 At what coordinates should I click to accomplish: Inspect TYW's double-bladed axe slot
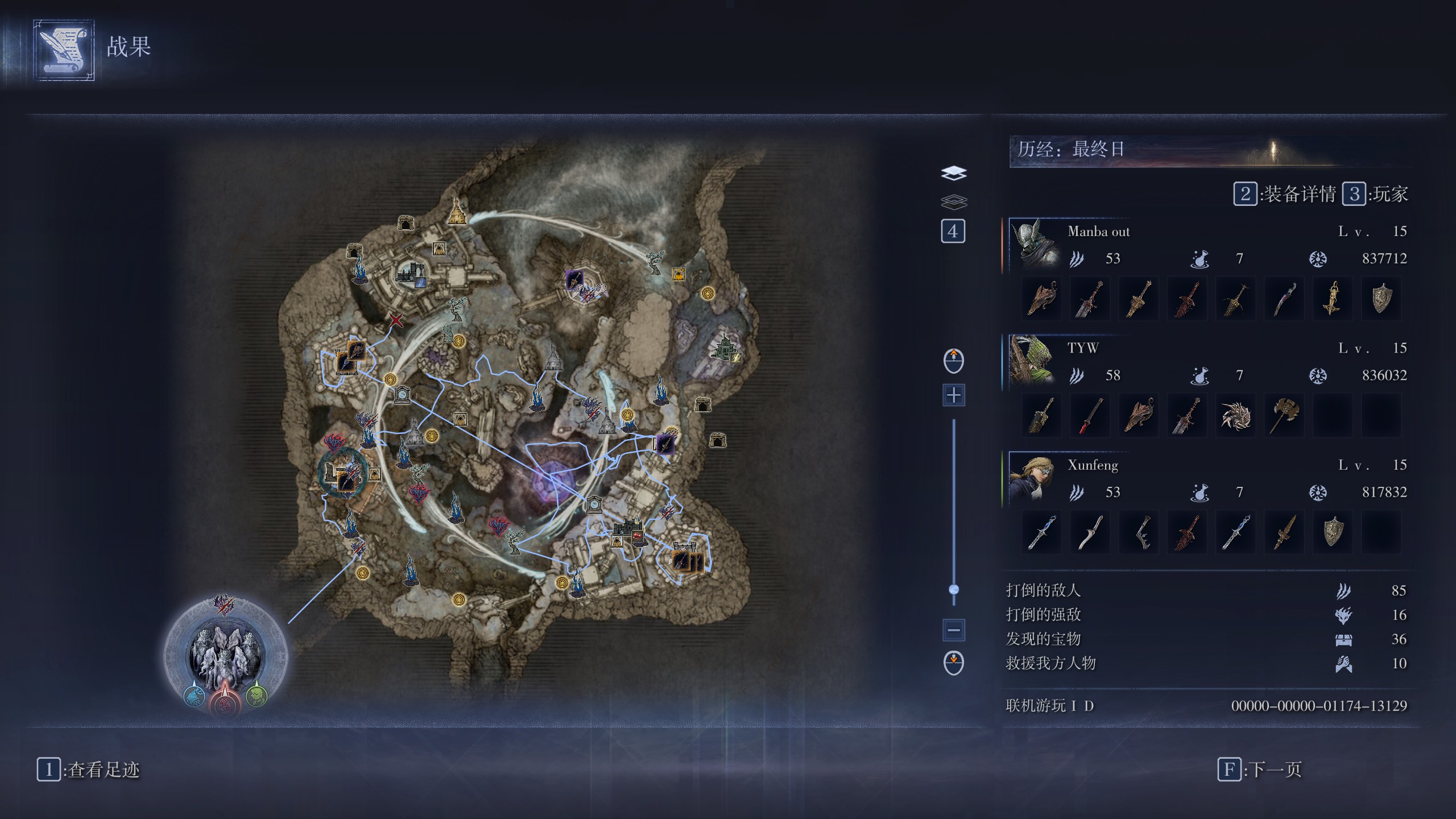click(1284, 415)
